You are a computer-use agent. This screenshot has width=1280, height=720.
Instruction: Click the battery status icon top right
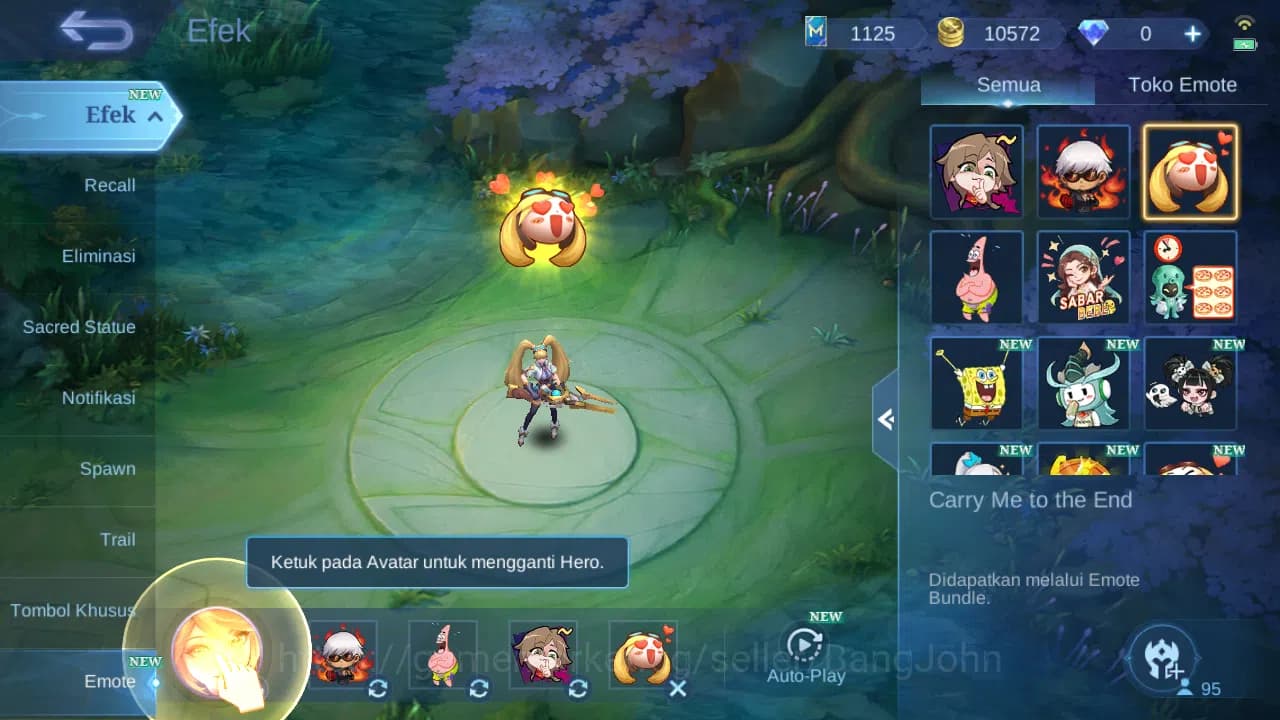coord(1244,42)
